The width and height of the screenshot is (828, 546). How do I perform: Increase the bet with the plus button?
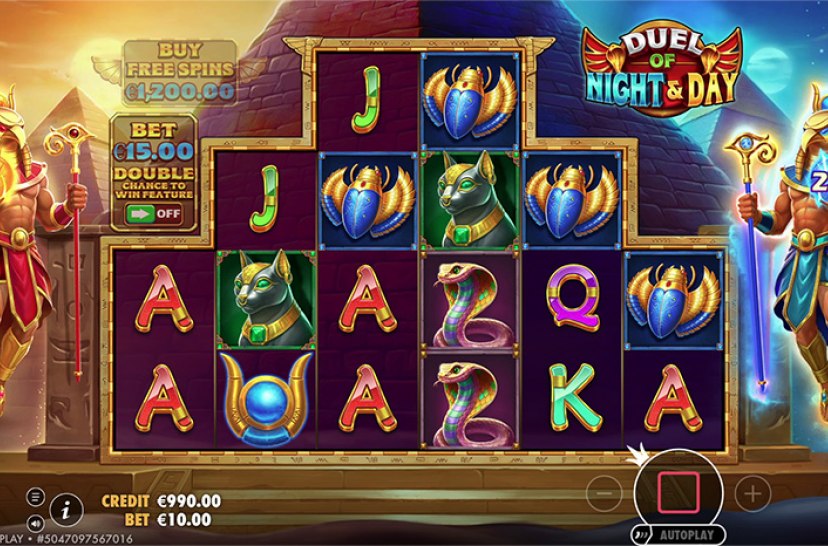753,492
